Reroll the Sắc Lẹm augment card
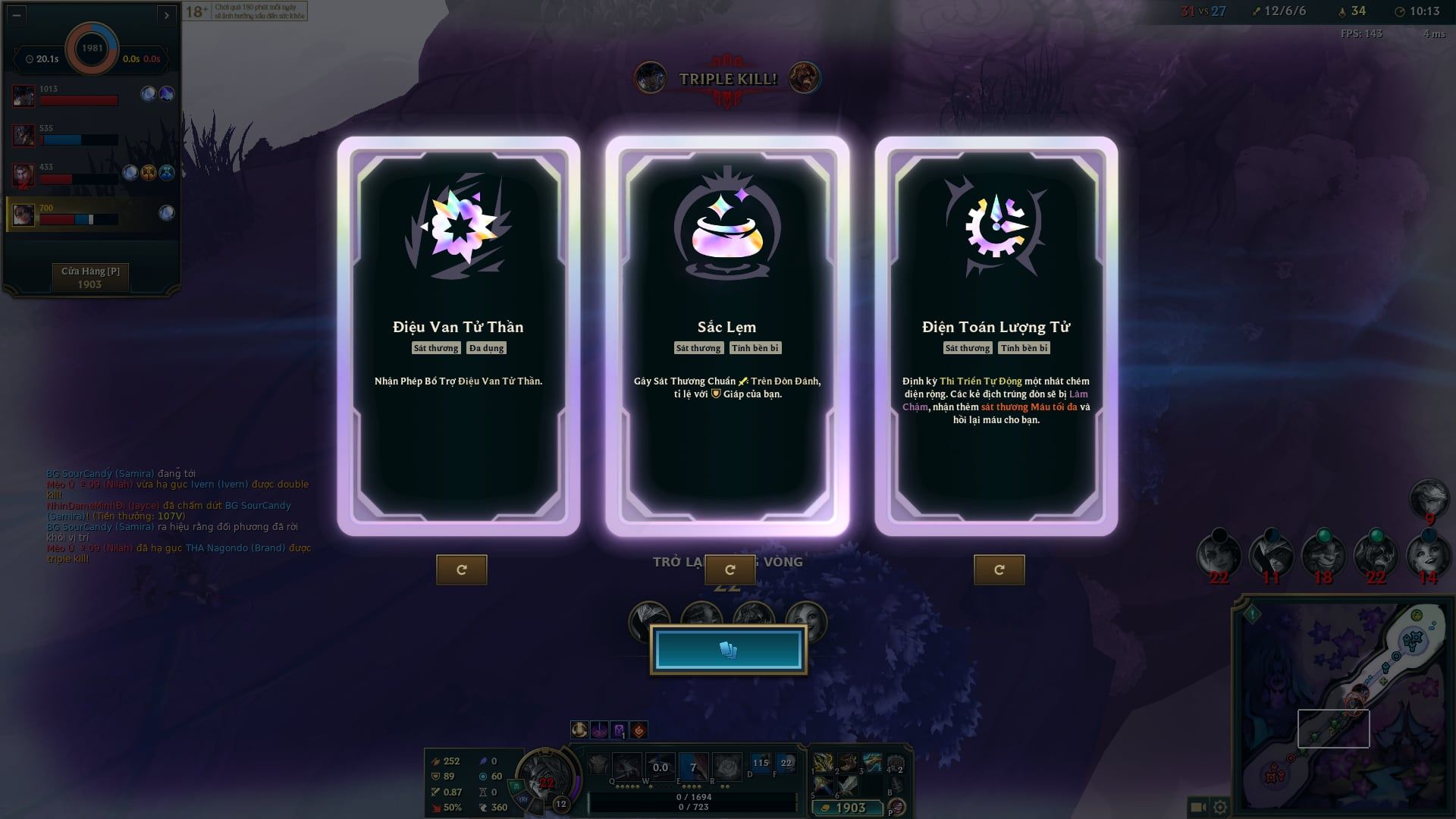 [730, 570]
